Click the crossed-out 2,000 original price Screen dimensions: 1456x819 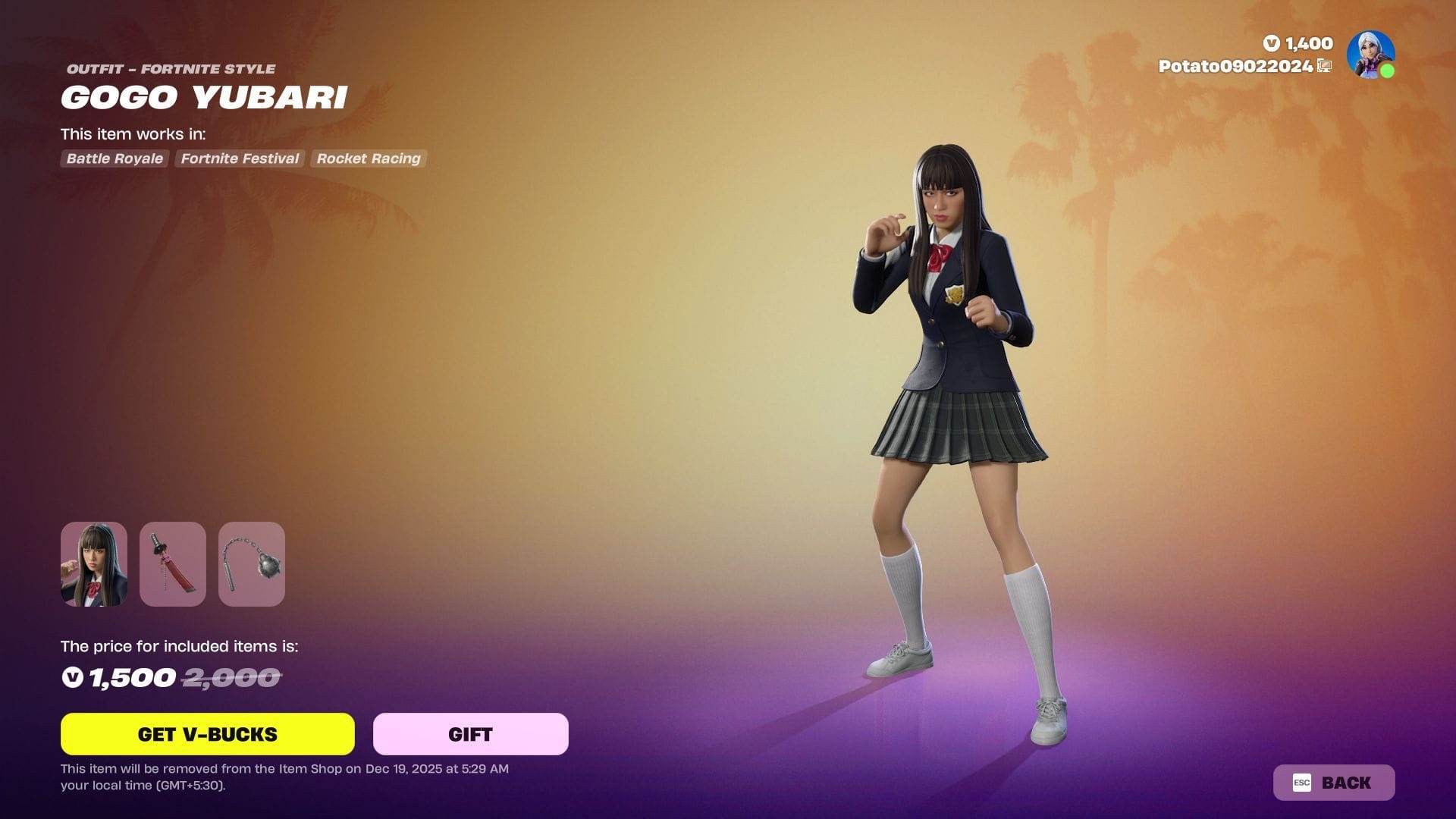click(230, 676)
